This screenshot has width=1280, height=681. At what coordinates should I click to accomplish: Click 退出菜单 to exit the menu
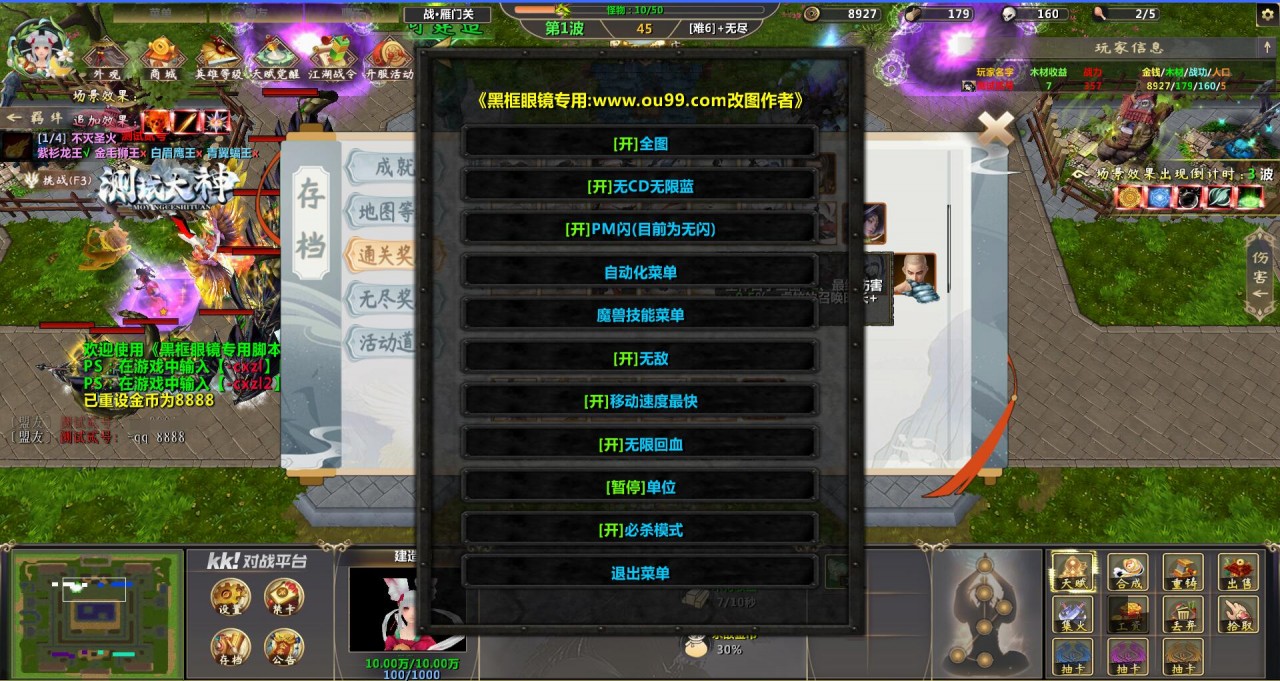[x=640, y=573]
